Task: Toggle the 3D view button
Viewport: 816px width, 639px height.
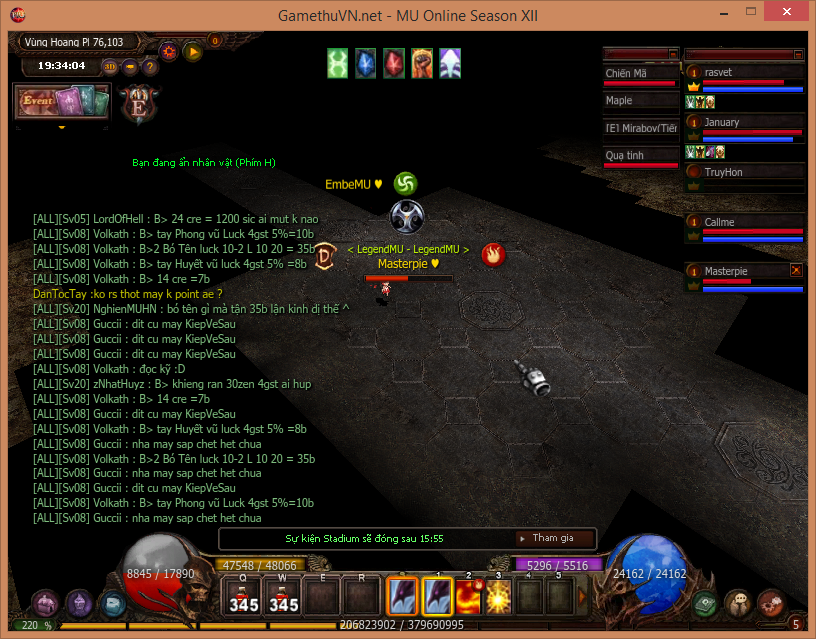Action: click(110, 67)
